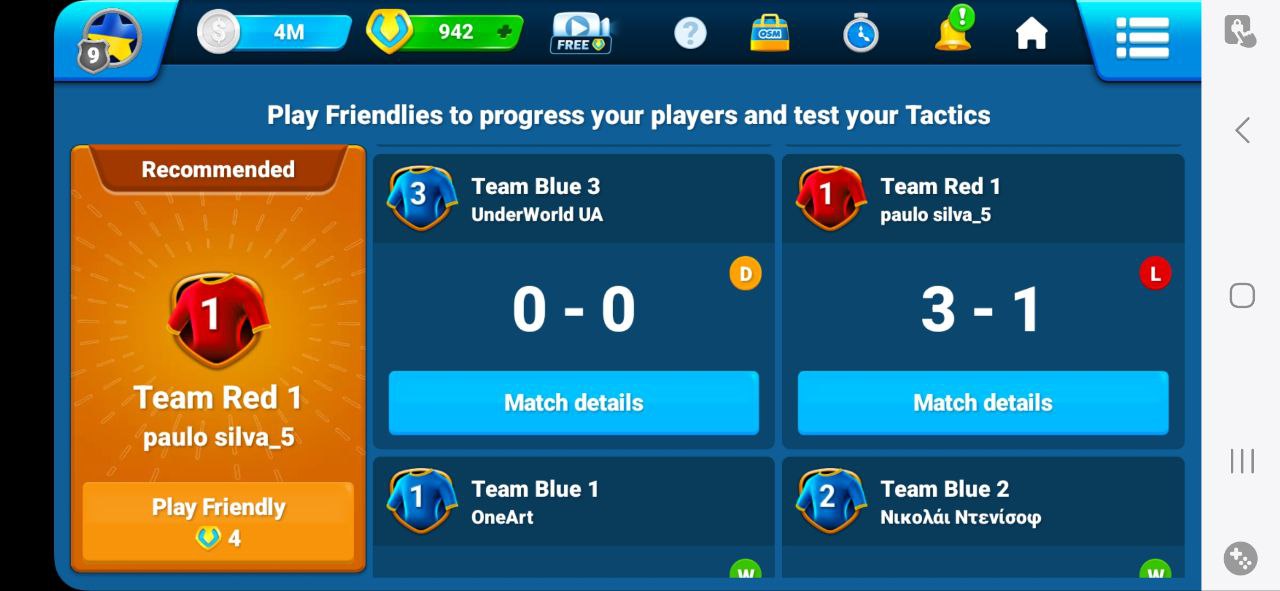Open the stopwatch timers icon
The width and height of the screenshot is (1280, 591).
click(860, 33)
